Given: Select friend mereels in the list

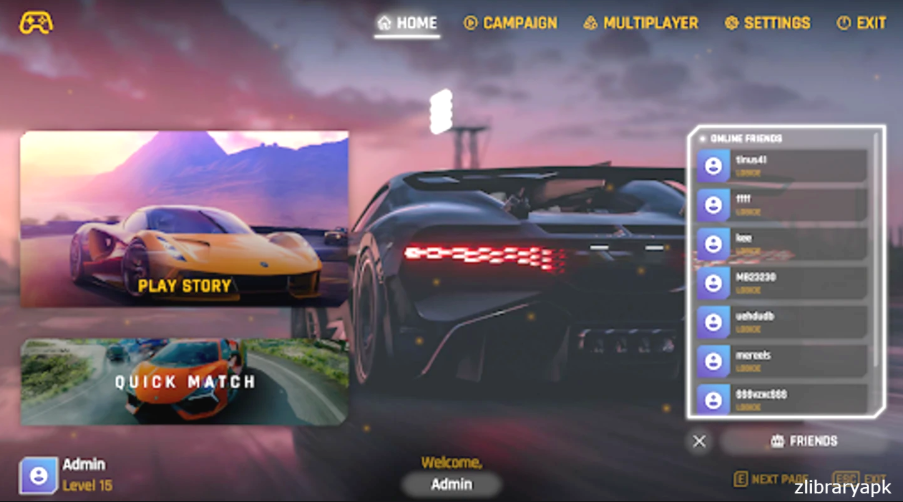Looking at the screenshot, I should coord(782,361).
